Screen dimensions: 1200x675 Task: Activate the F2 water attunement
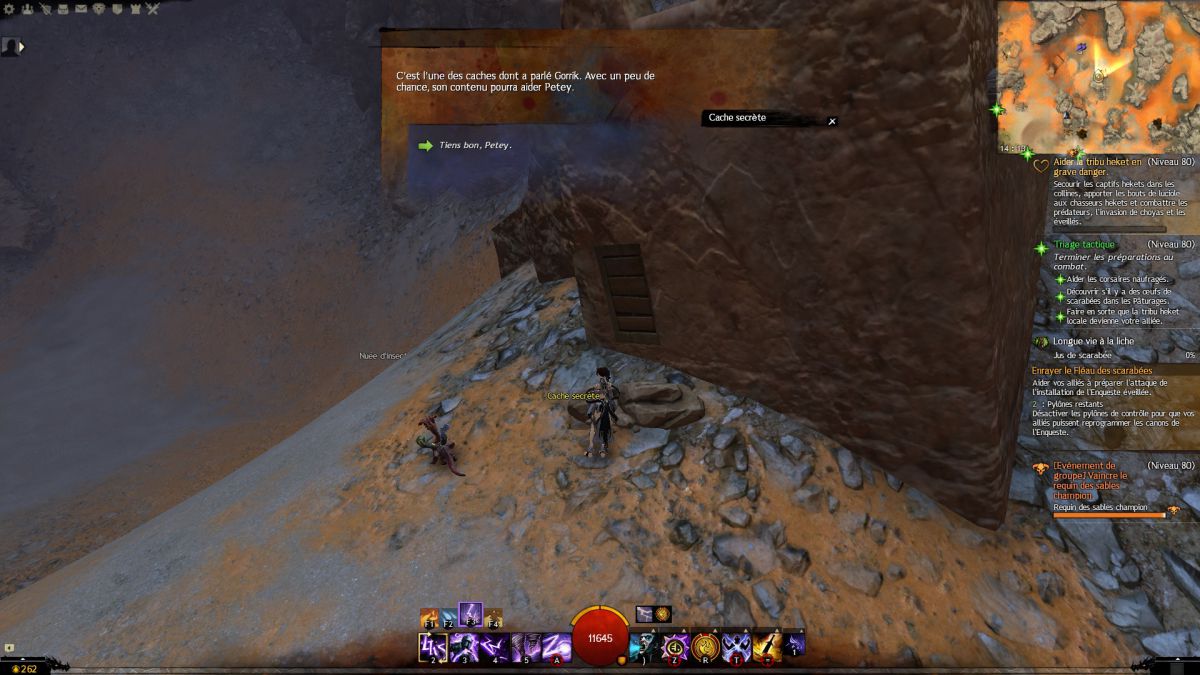click(x=449, y=618)
